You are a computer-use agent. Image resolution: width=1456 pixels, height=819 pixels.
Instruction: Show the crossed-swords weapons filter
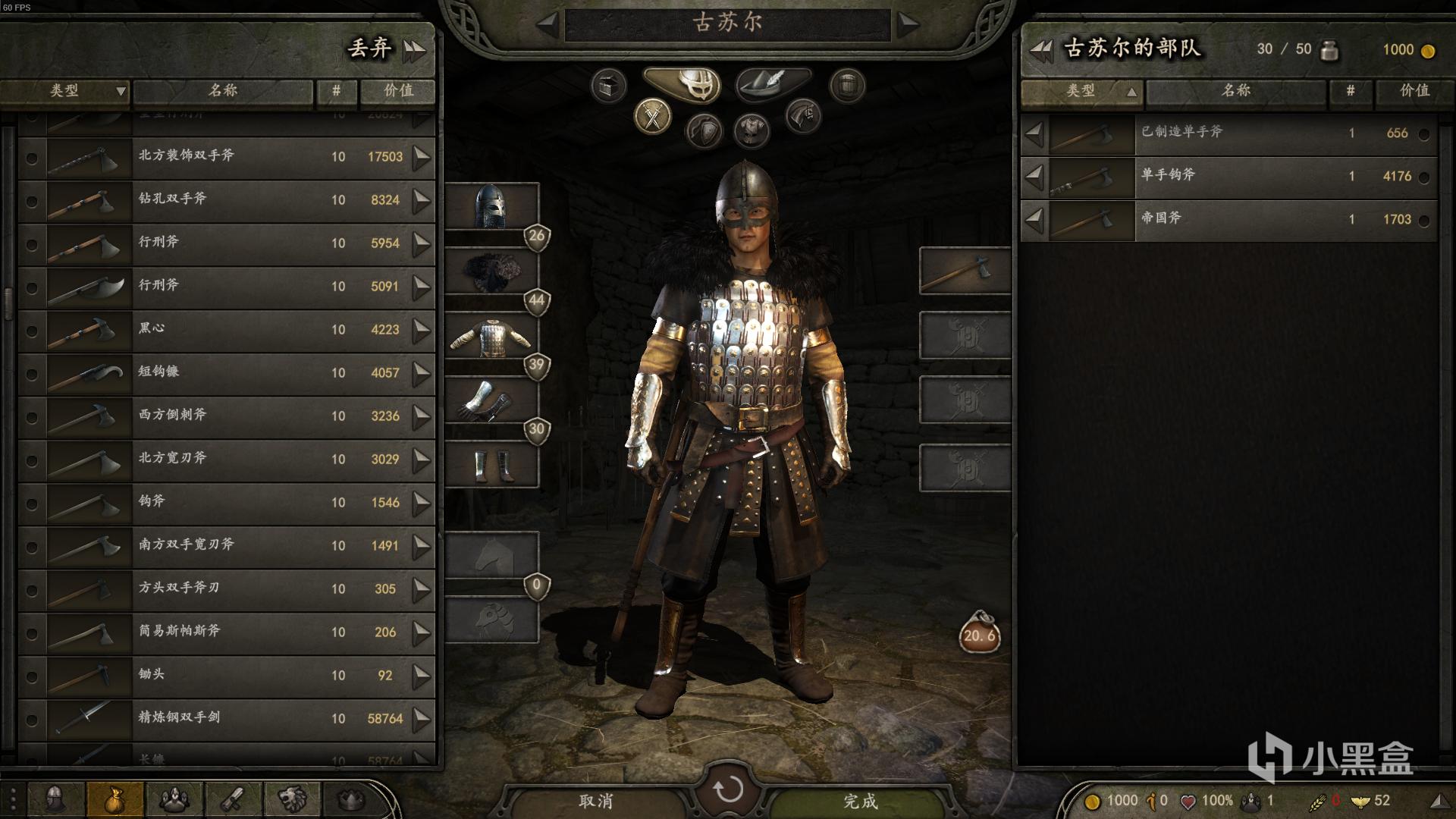tap(652, 117)
